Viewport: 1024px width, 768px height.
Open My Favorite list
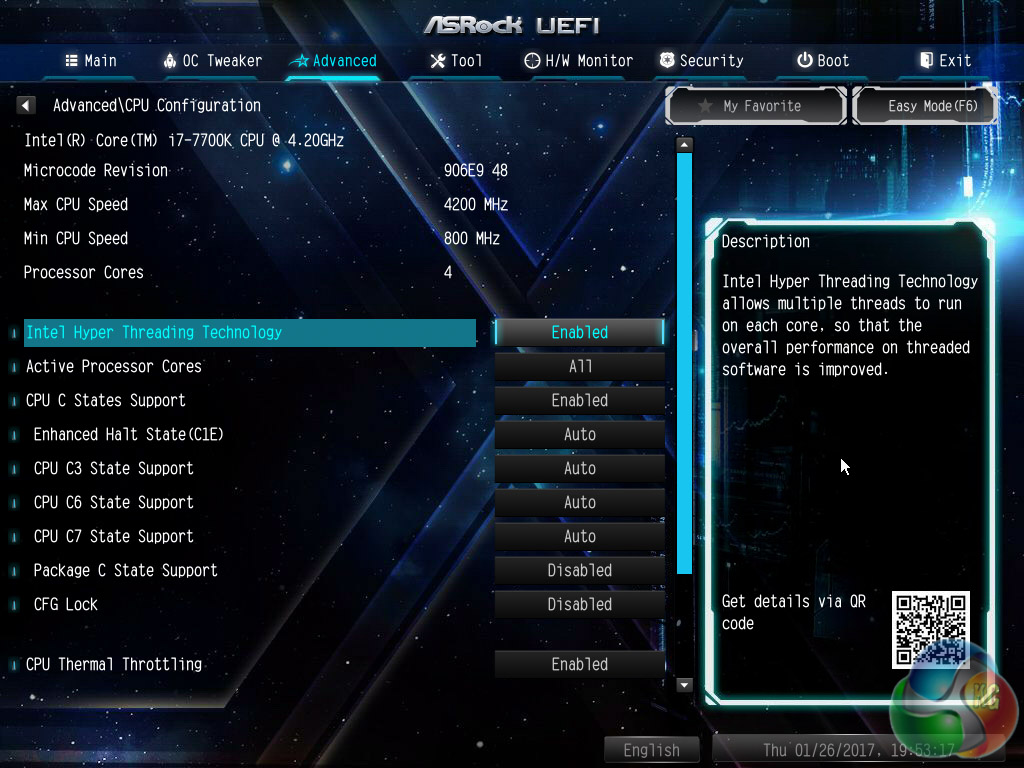coord(757,106)
